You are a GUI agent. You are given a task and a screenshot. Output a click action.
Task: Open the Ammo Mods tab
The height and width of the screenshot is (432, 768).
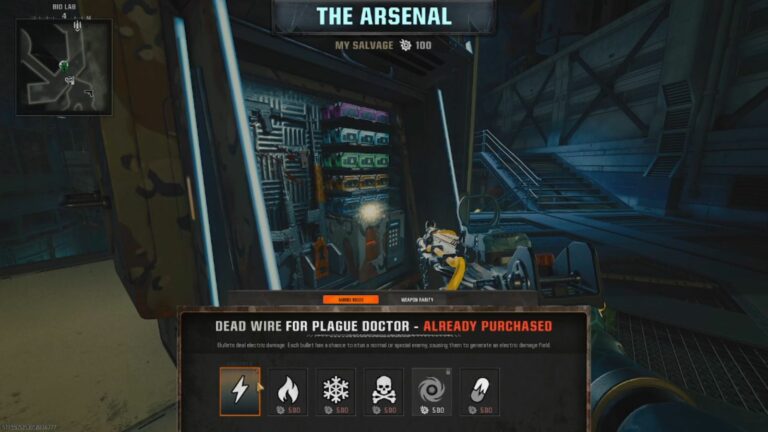tap(350, 299)
